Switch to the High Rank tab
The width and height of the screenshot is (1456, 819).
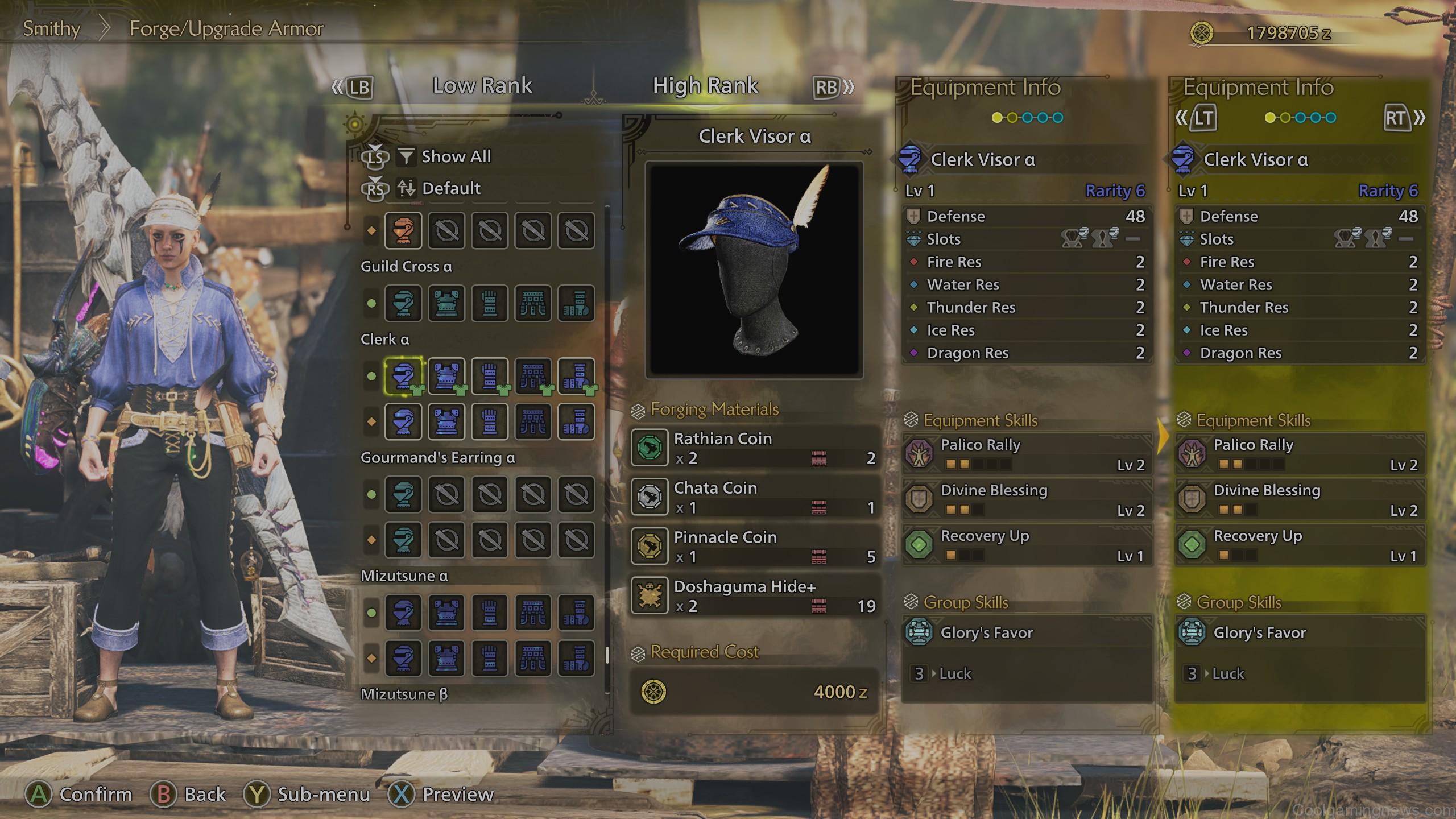point(705,85)
